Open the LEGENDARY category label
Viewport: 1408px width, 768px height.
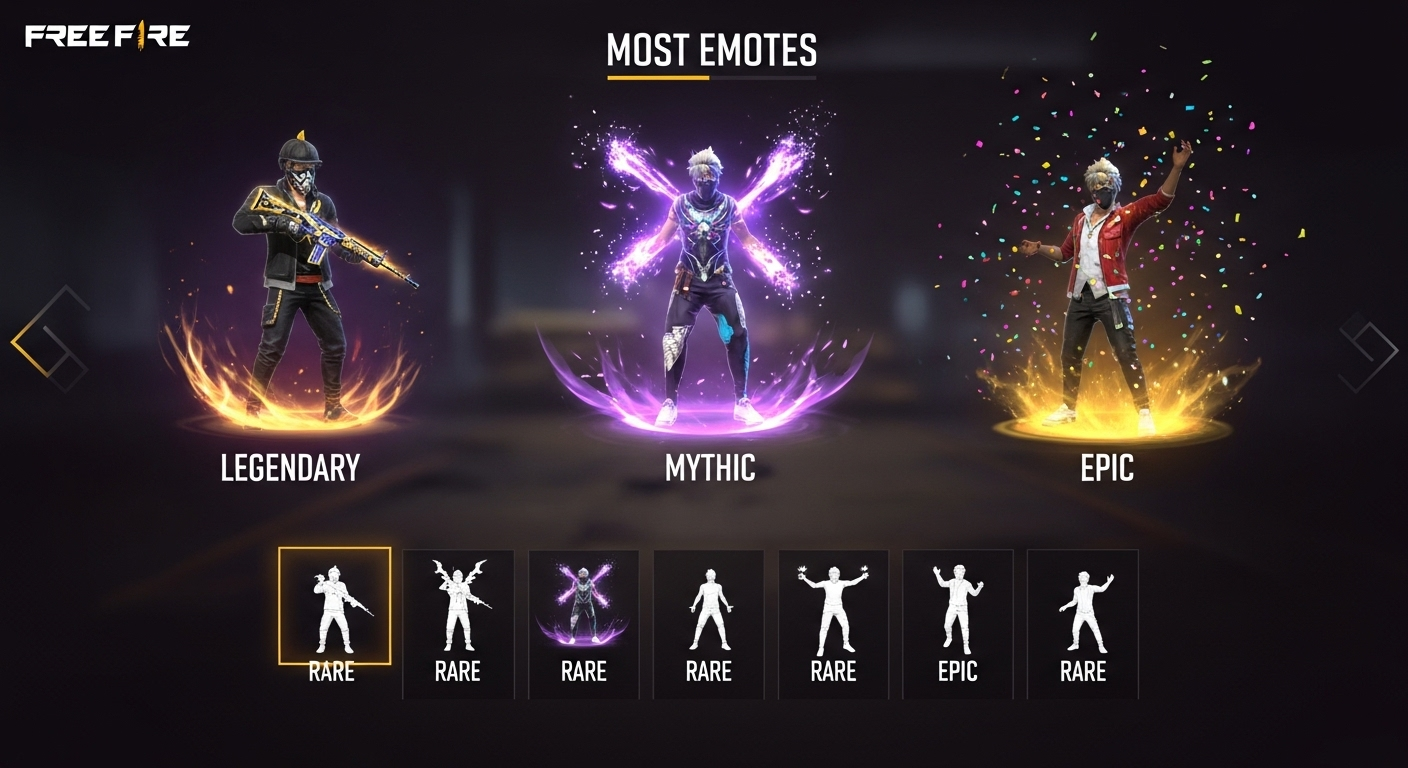click(x=290, y=468)
